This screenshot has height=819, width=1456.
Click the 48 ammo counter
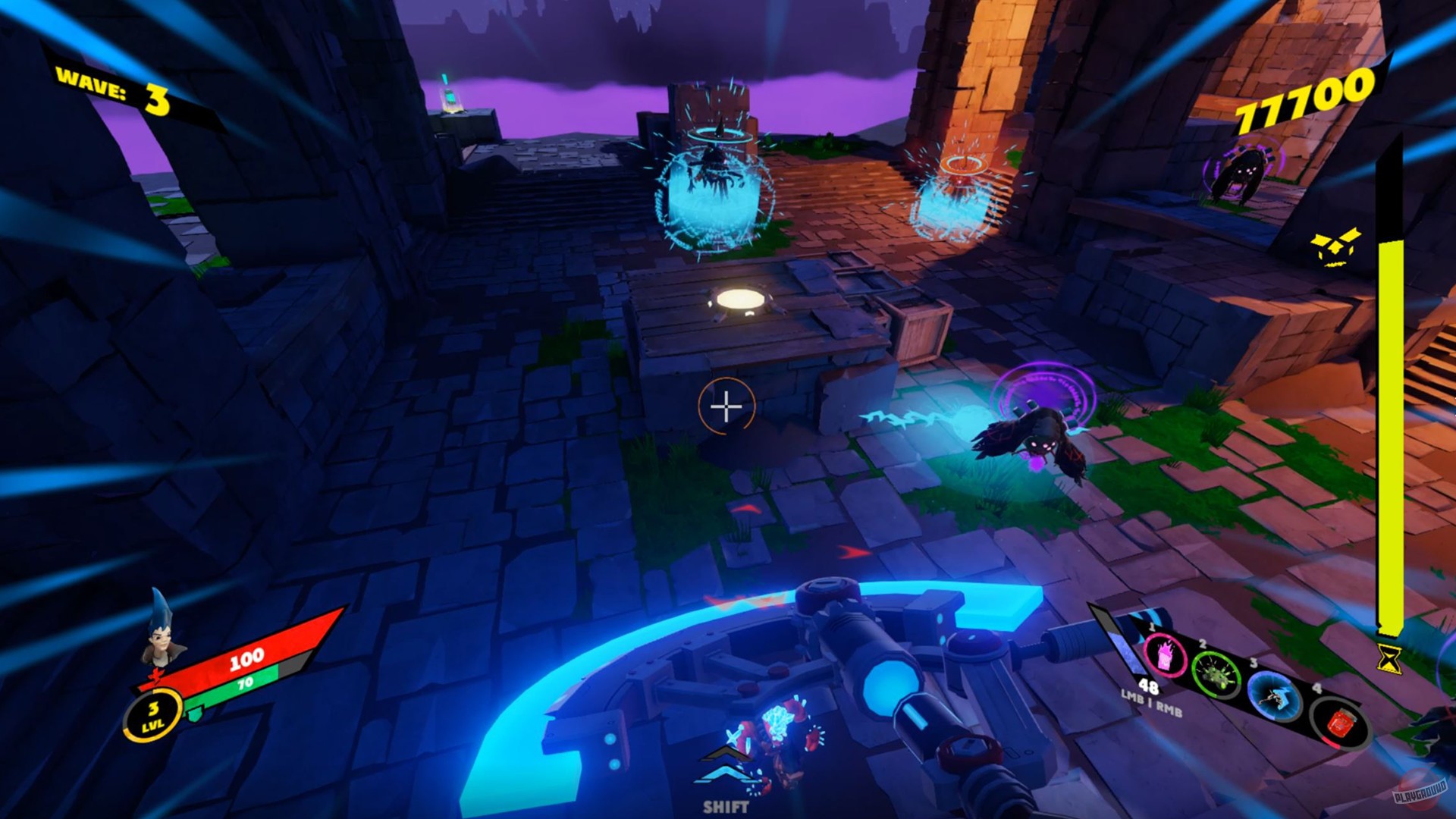point(1149,689)
